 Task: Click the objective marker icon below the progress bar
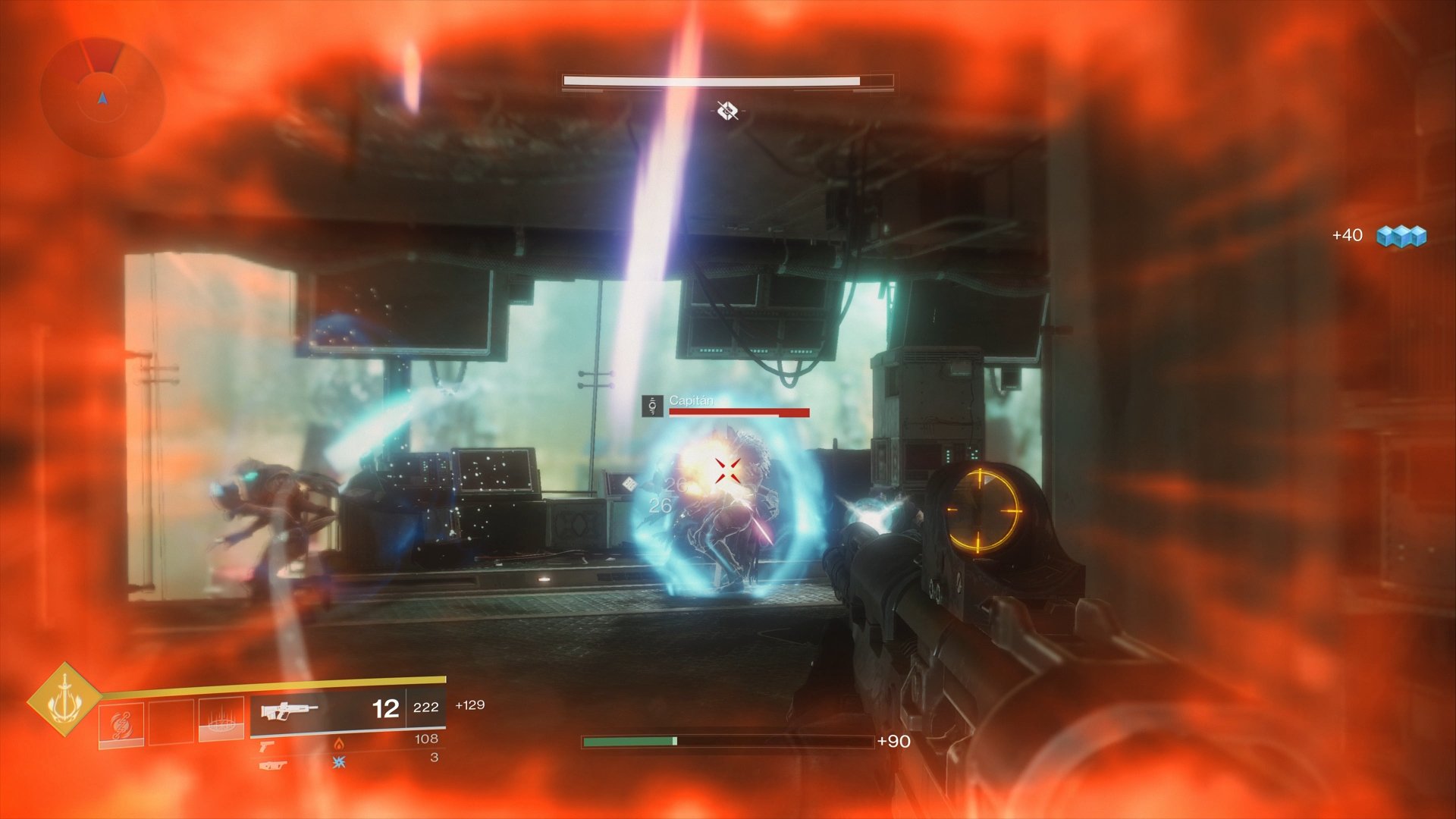[728, 110]
